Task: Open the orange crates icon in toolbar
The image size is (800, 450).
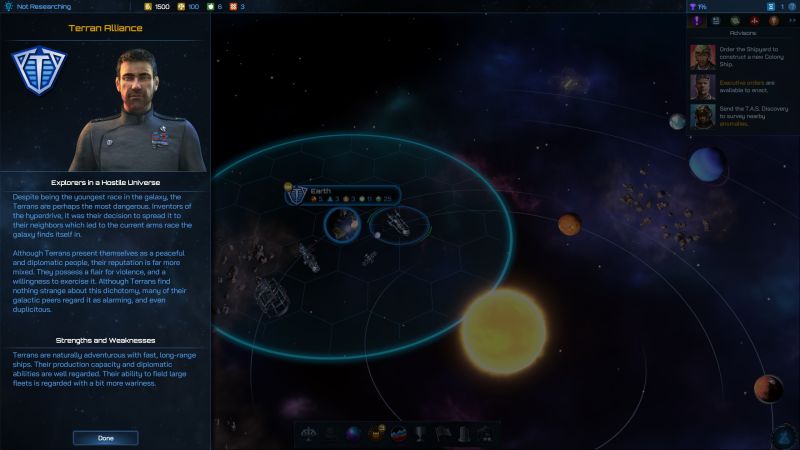Action: (376, 434)
